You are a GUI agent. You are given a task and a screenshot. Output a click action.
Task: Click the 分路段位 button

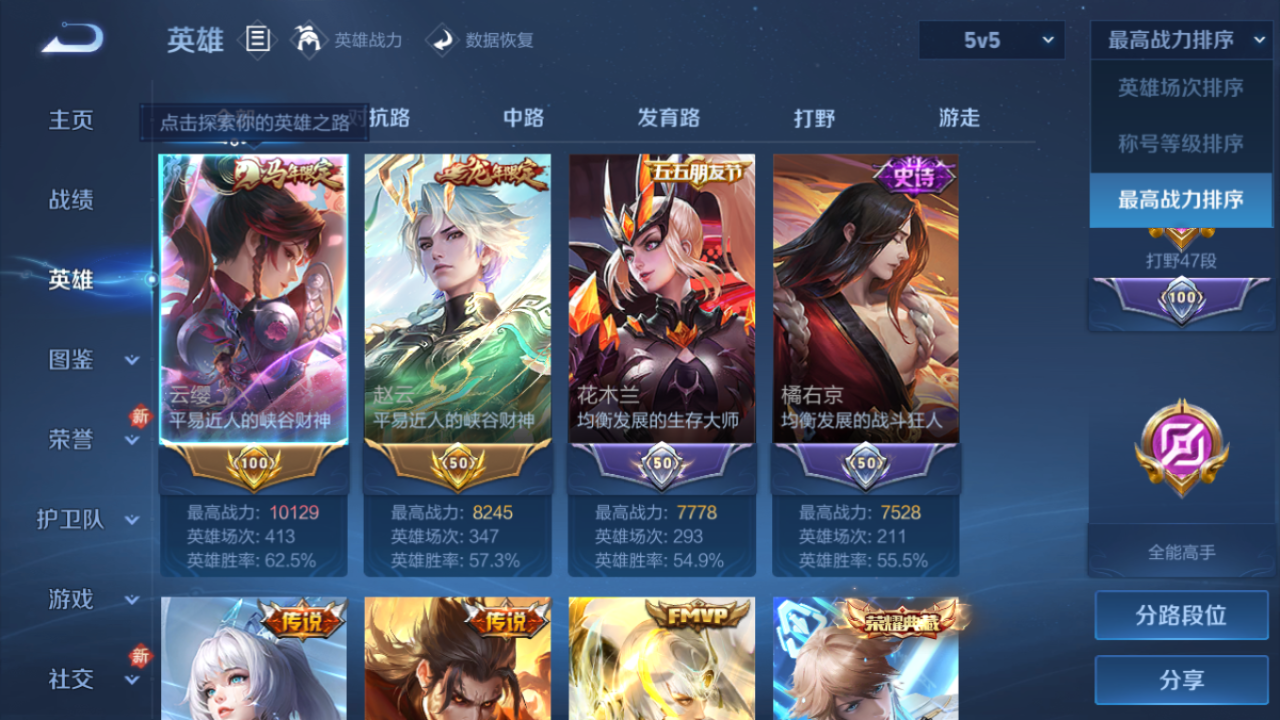click(x=1180, y=615)
